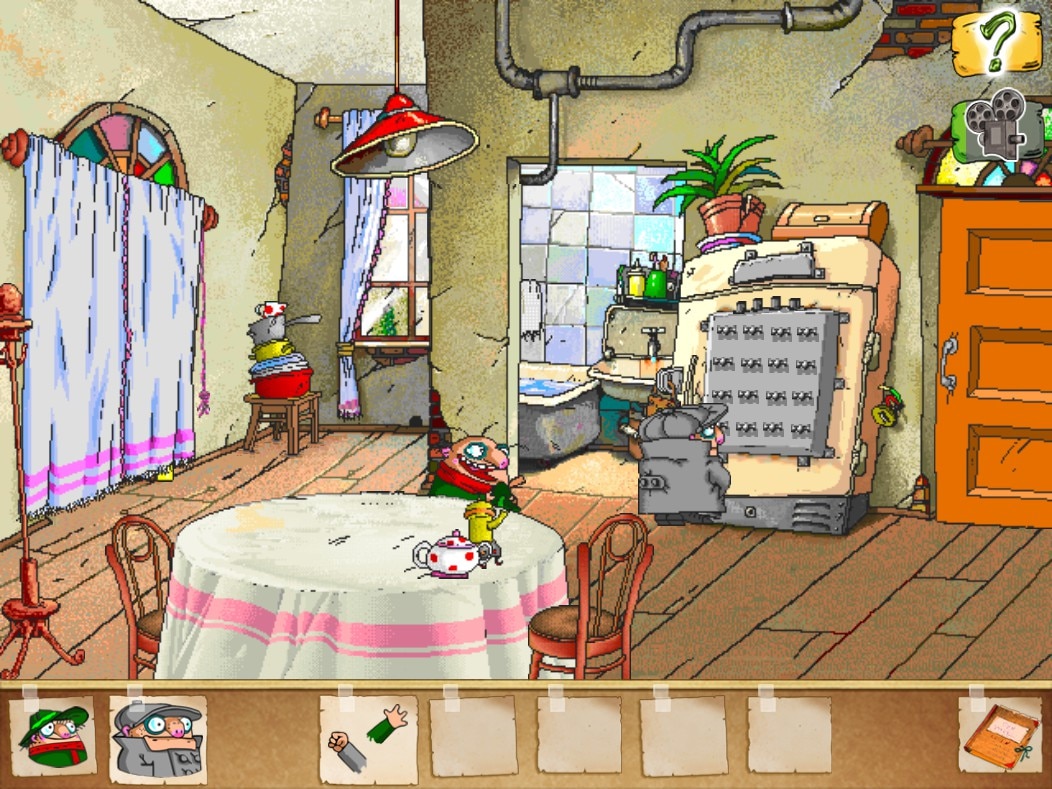Open the question mark hint button

(996, 41)
